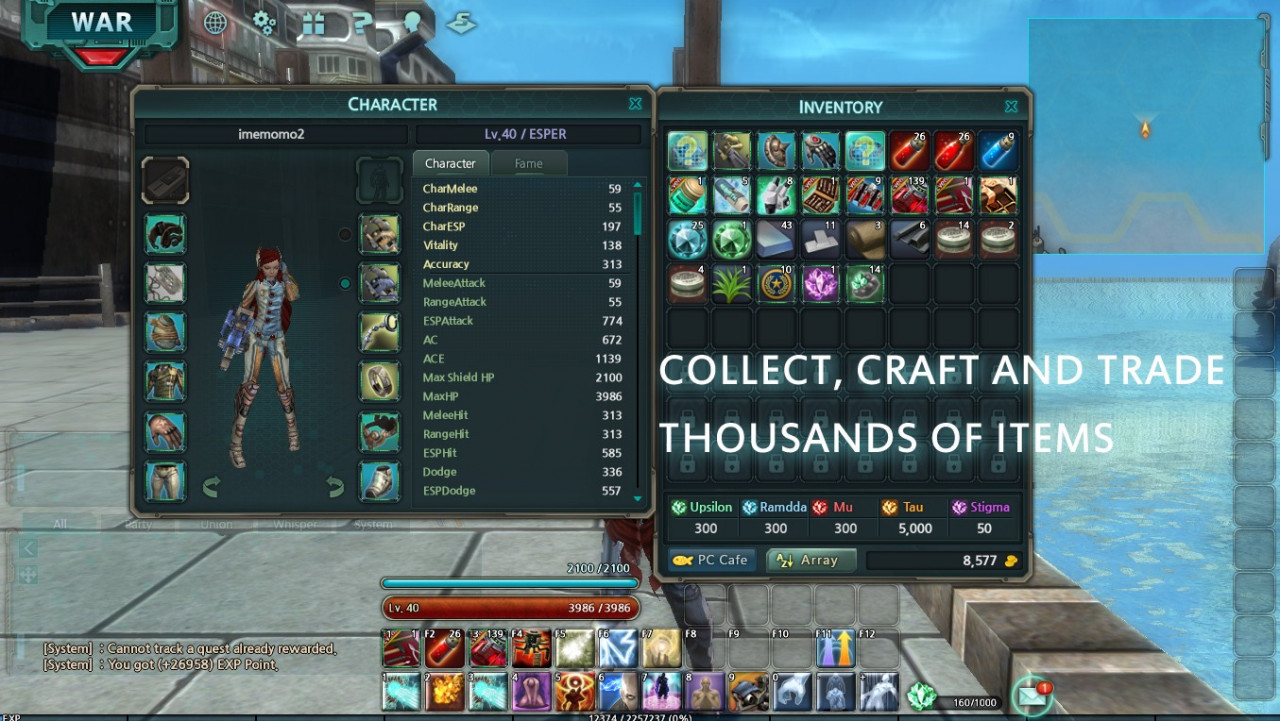
Task: Open settings with the gear icon
Action: (x=264, y=23)
